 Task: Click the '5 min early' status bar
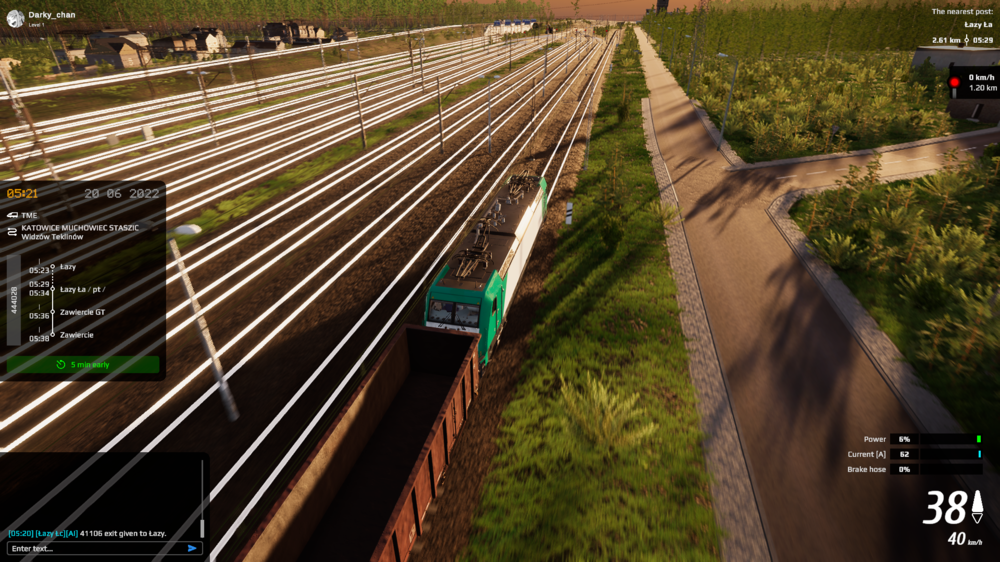click(x=83, y=365)
